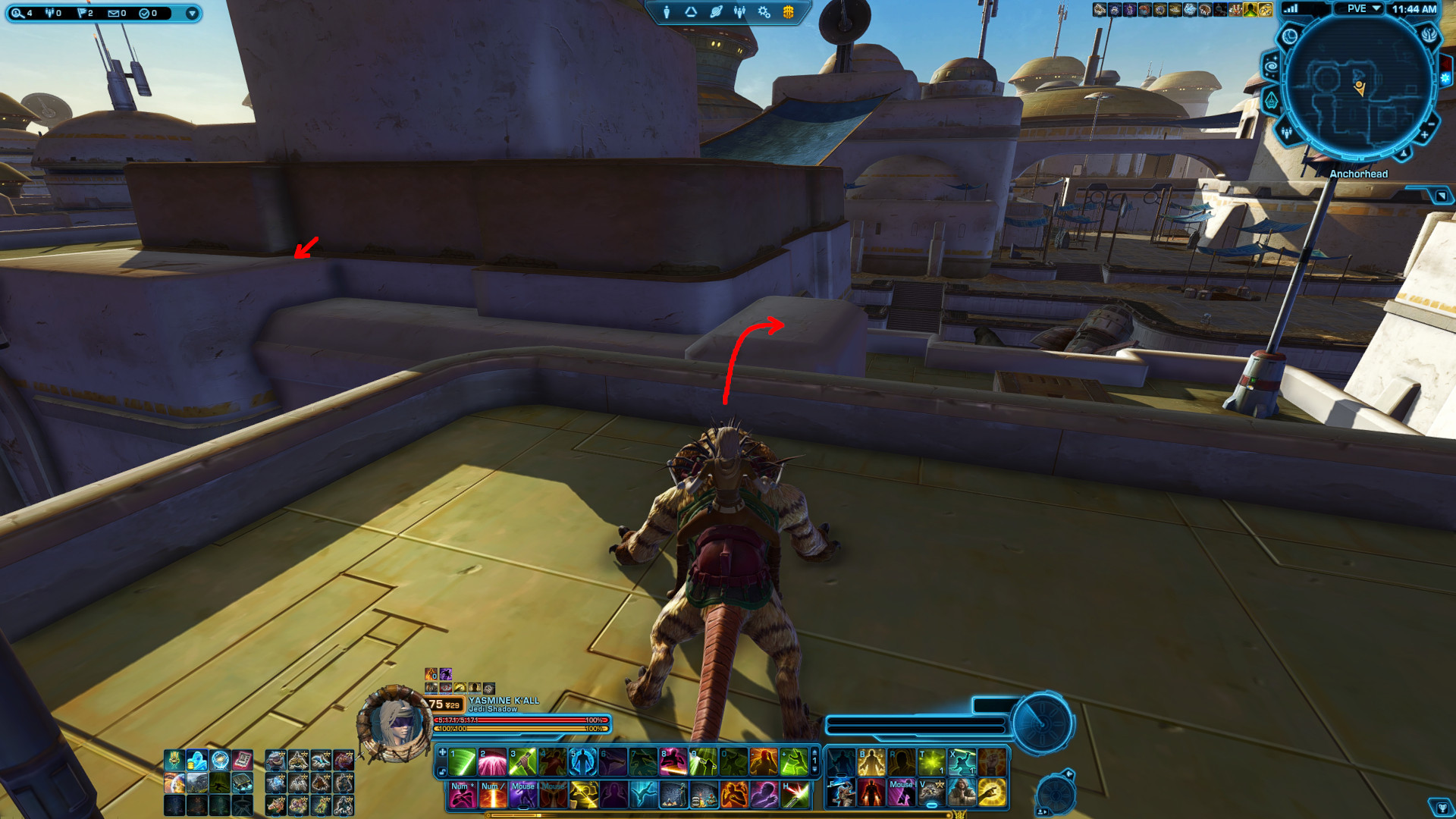Expand the social bar dropdown arrow
The width and height of the screenshot is (1456, 819).
pos(192,13)
